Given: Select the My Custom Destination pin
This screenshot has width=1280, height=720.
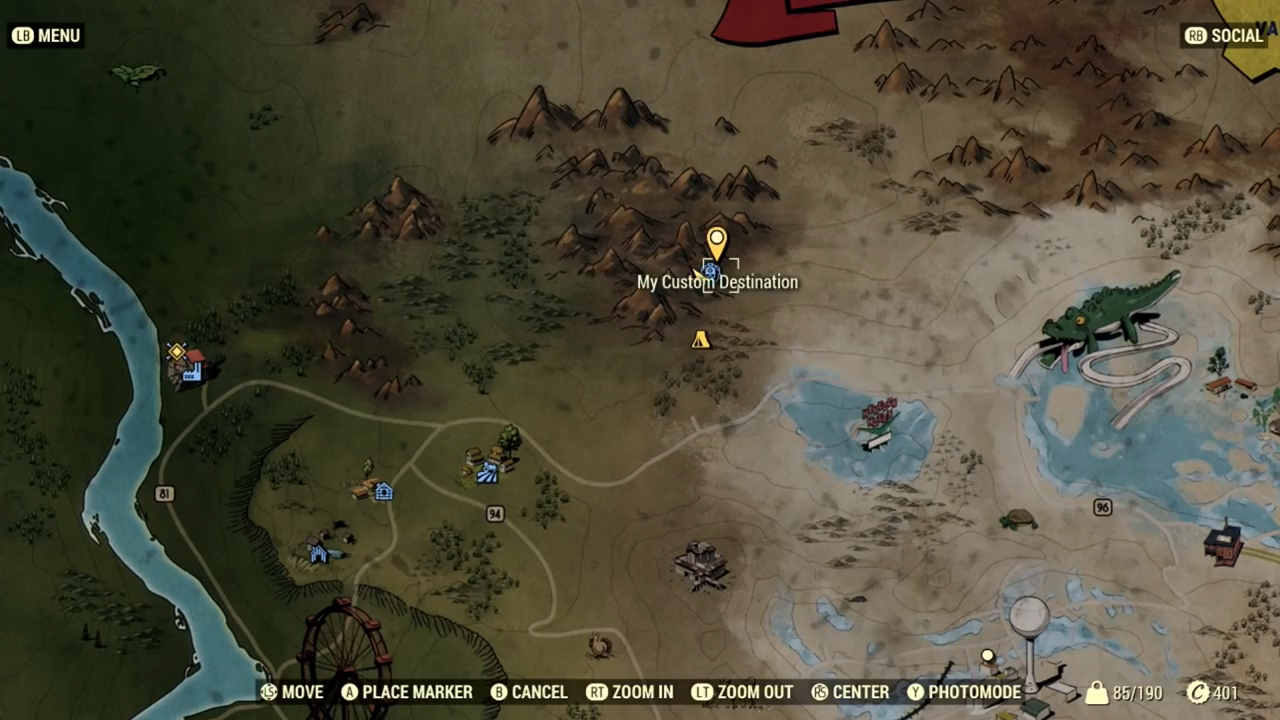Looking at the screenshot, I should point(716,243).
